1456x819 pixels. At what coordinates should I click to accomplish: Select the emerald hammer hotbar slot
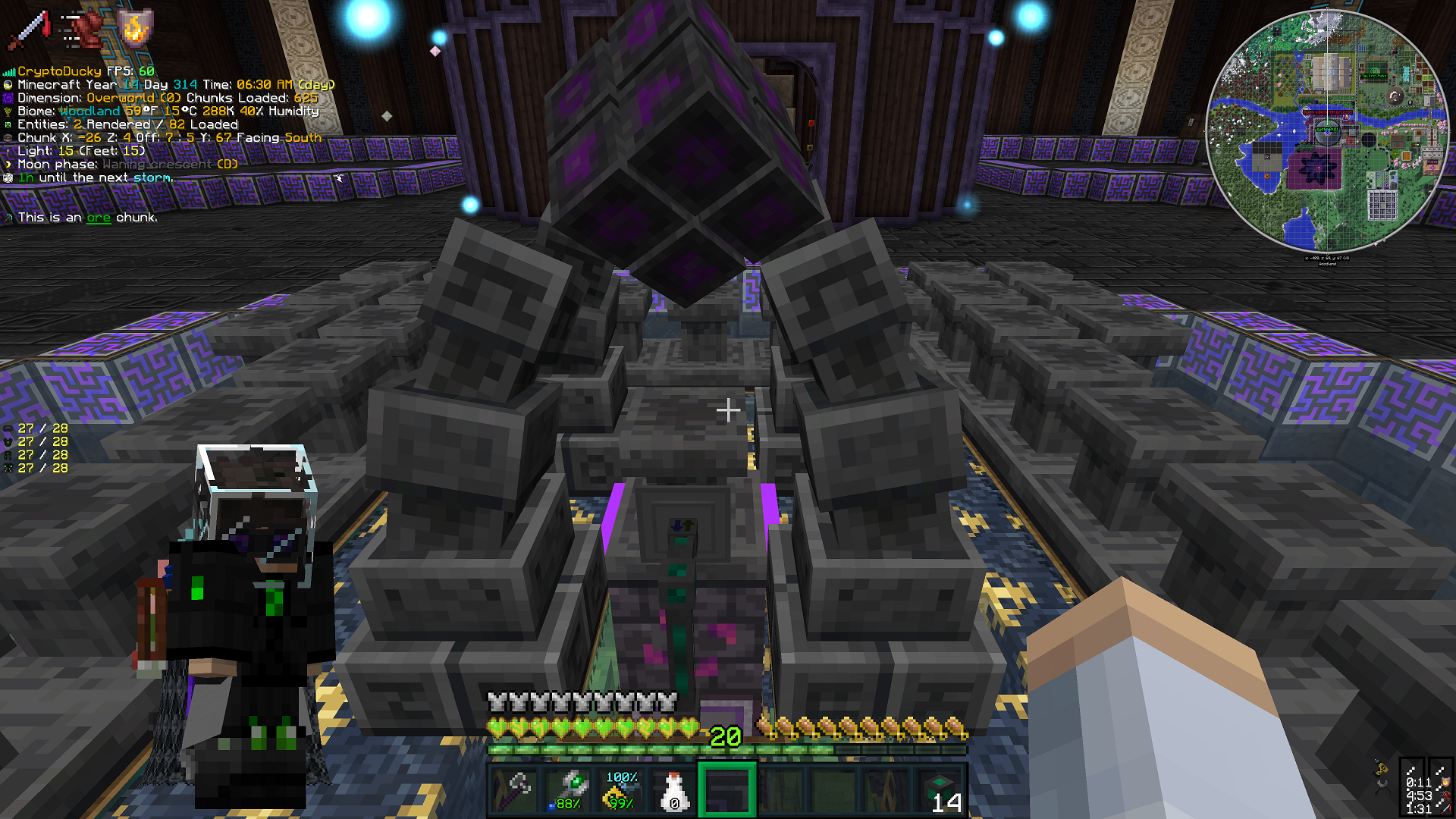[x=569, y=791]
